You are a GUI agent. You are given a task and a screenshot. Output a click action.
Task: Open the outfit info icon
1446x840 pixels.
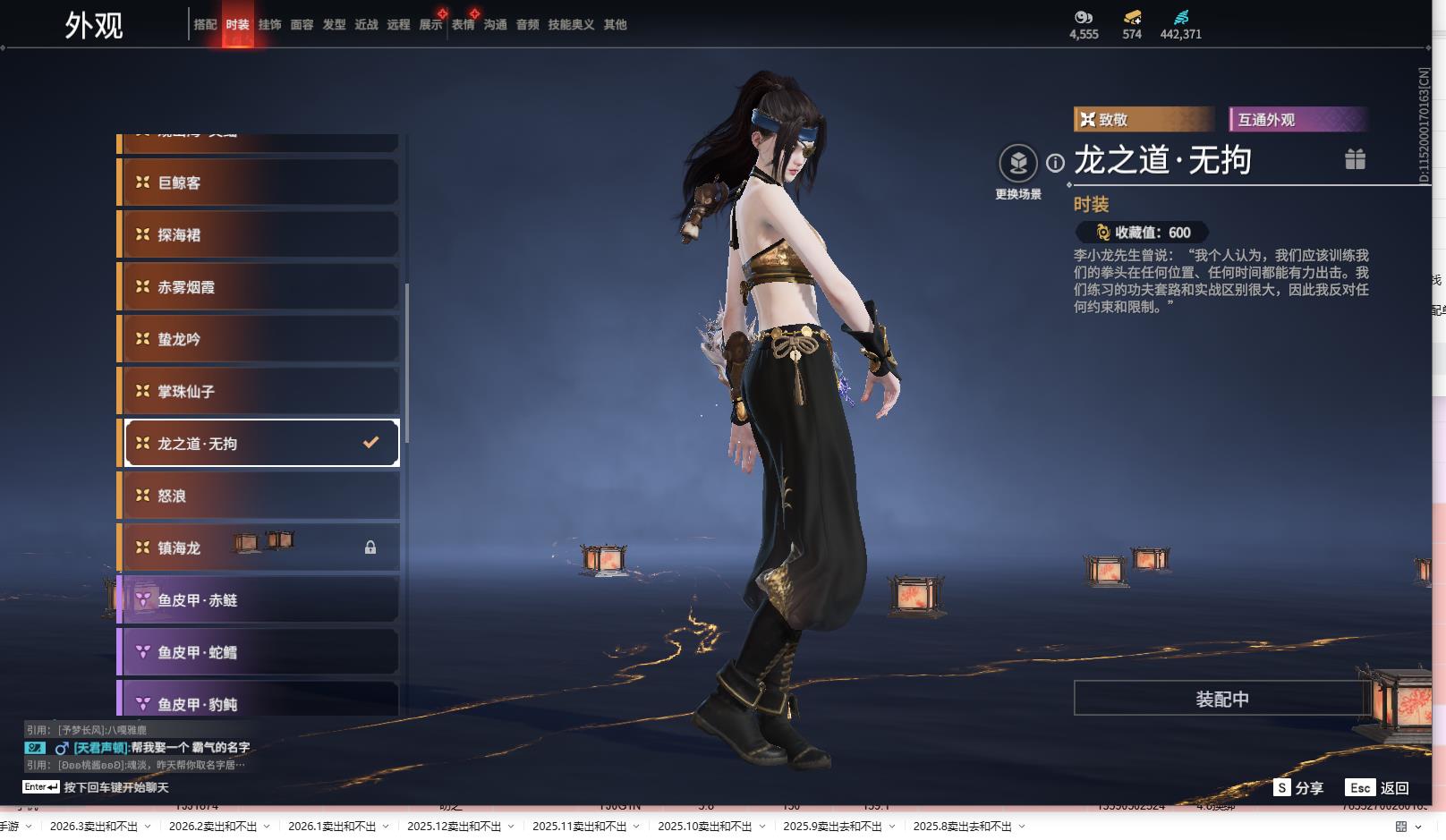tap(1056, 163)
